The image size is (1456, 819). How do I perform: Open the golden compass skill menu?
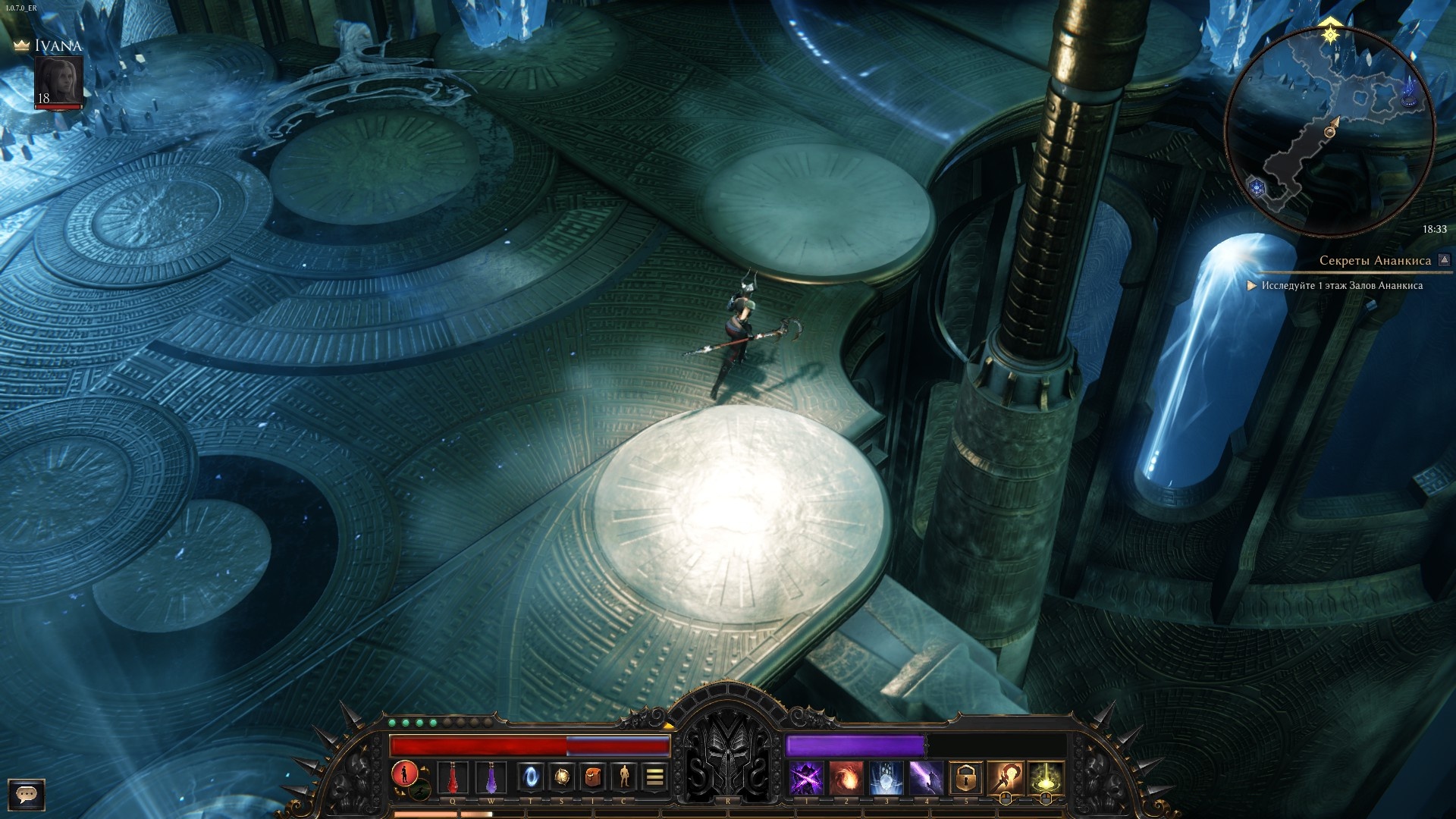(x=562, y=777)
